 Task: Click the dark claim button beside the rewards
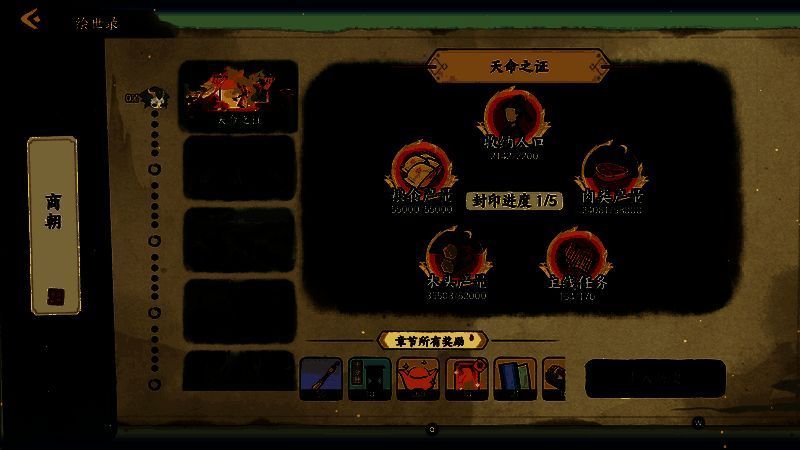(x=655, y=378)
